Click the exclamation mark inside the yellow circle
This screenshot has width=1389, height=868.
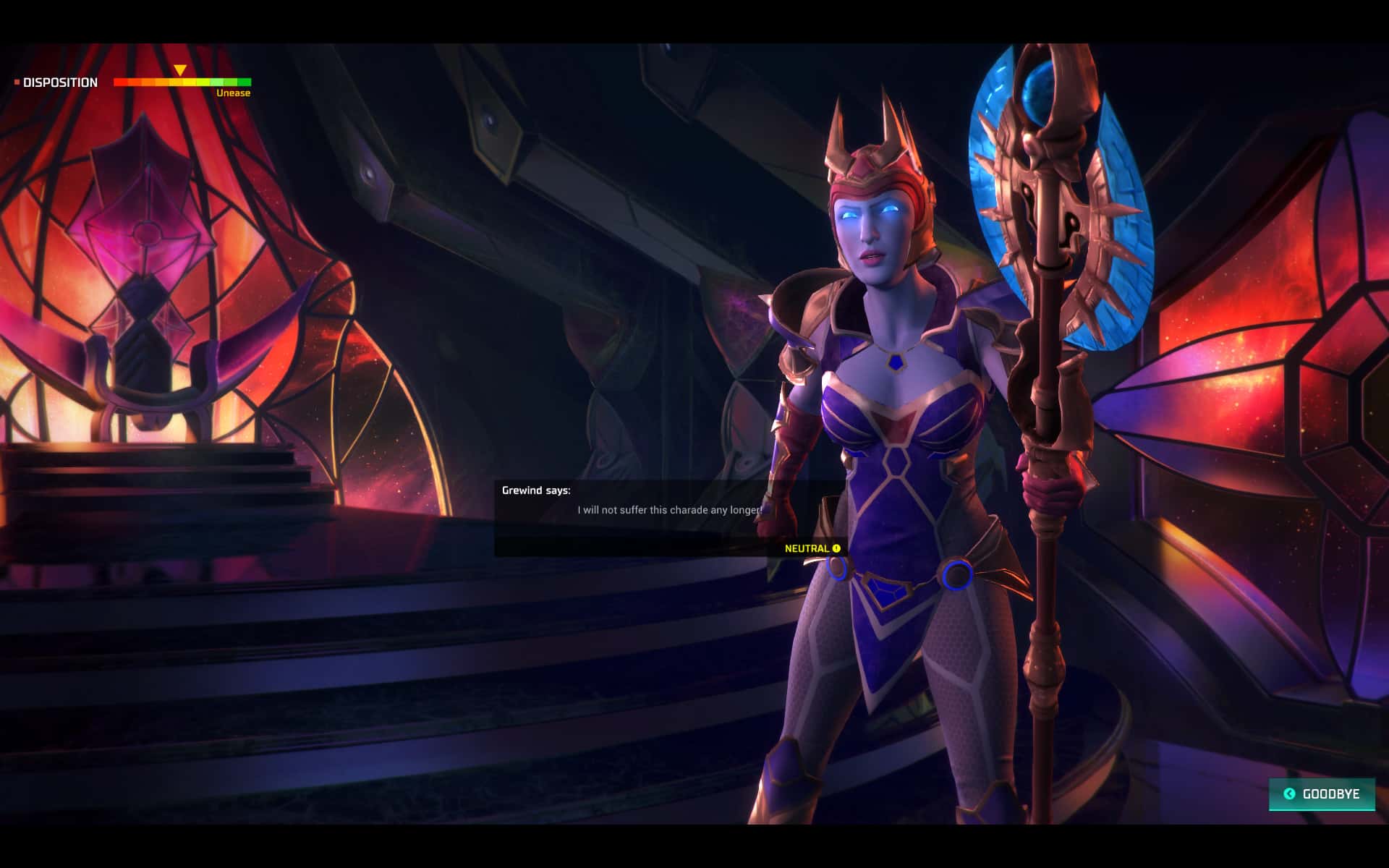837,548
